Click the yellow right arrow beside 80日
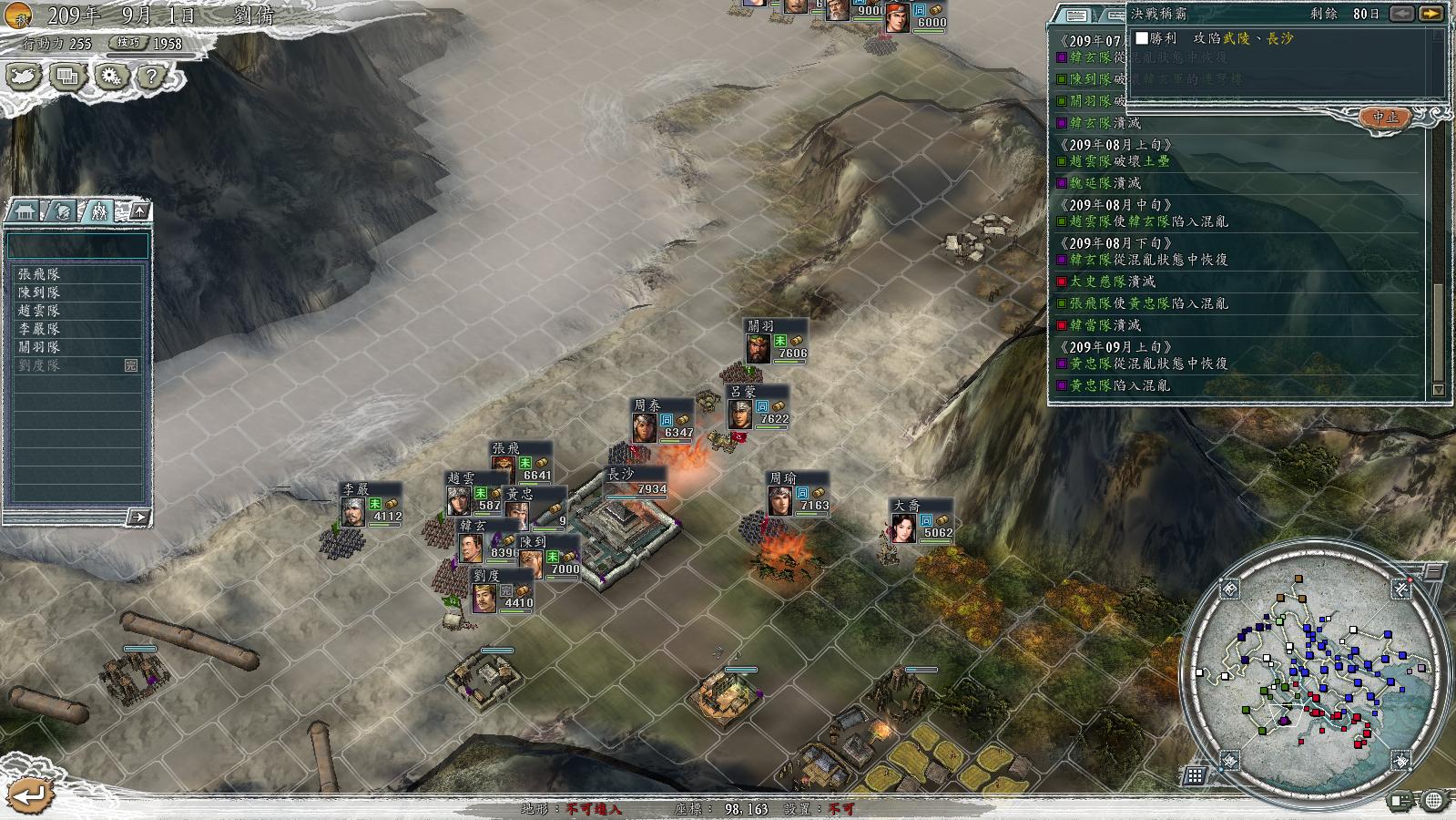Viewport: 1456px width, 820px height. click(x=1431, y=14)
